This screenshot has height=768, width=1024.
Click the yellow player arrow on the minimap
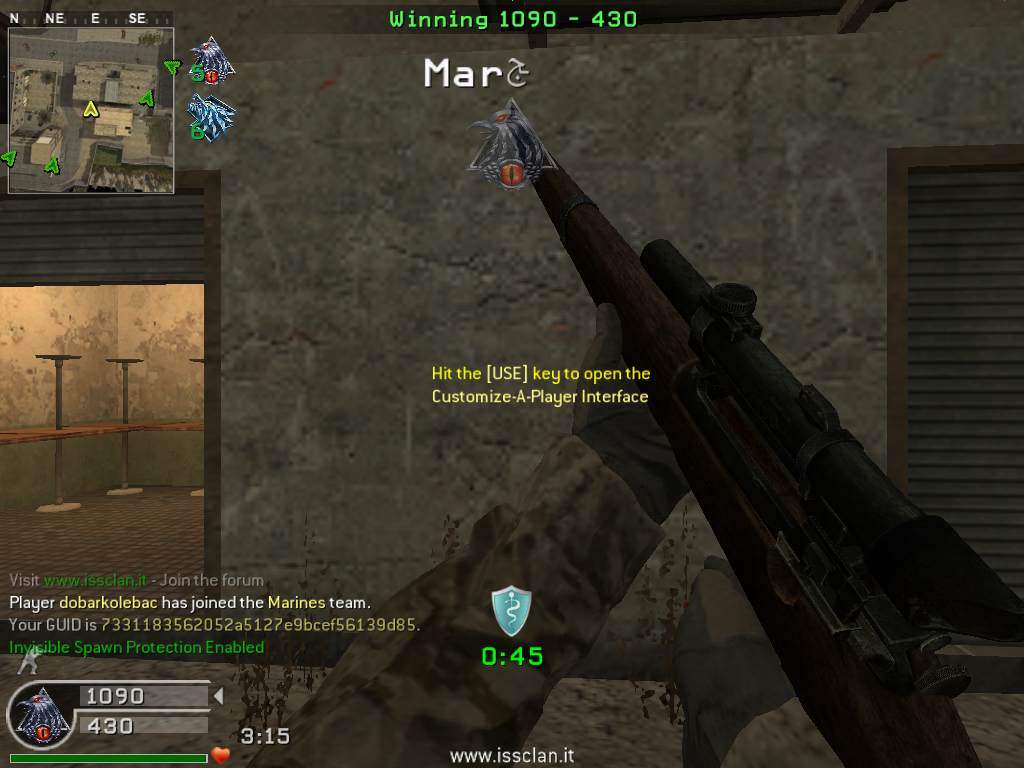point(90,108)
